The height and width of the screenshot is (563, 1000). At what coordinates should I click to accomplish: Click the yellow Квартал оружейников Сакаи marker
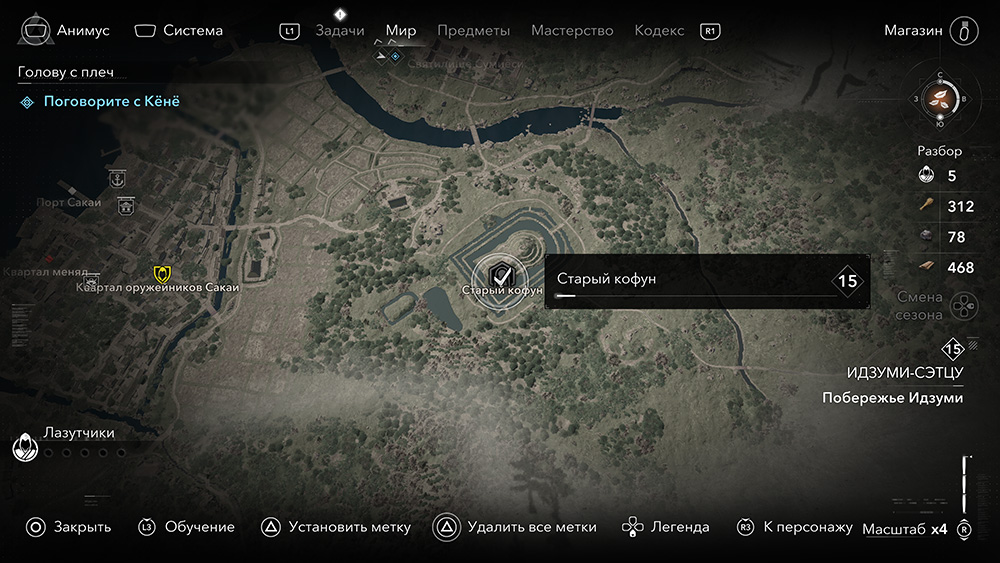(161, 273)
